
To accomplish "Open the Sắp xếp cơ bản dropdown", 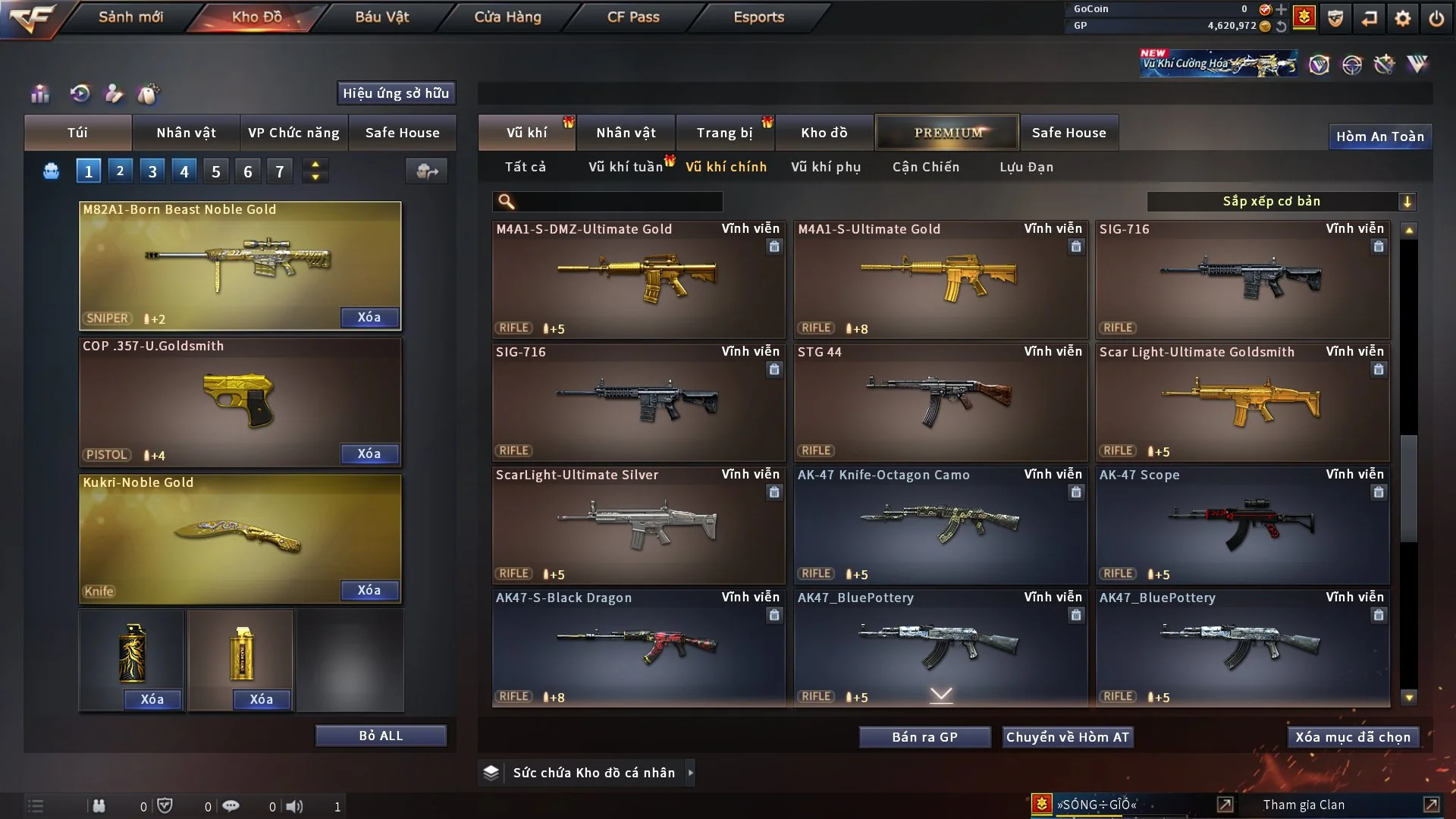I will click(1281, 201).
